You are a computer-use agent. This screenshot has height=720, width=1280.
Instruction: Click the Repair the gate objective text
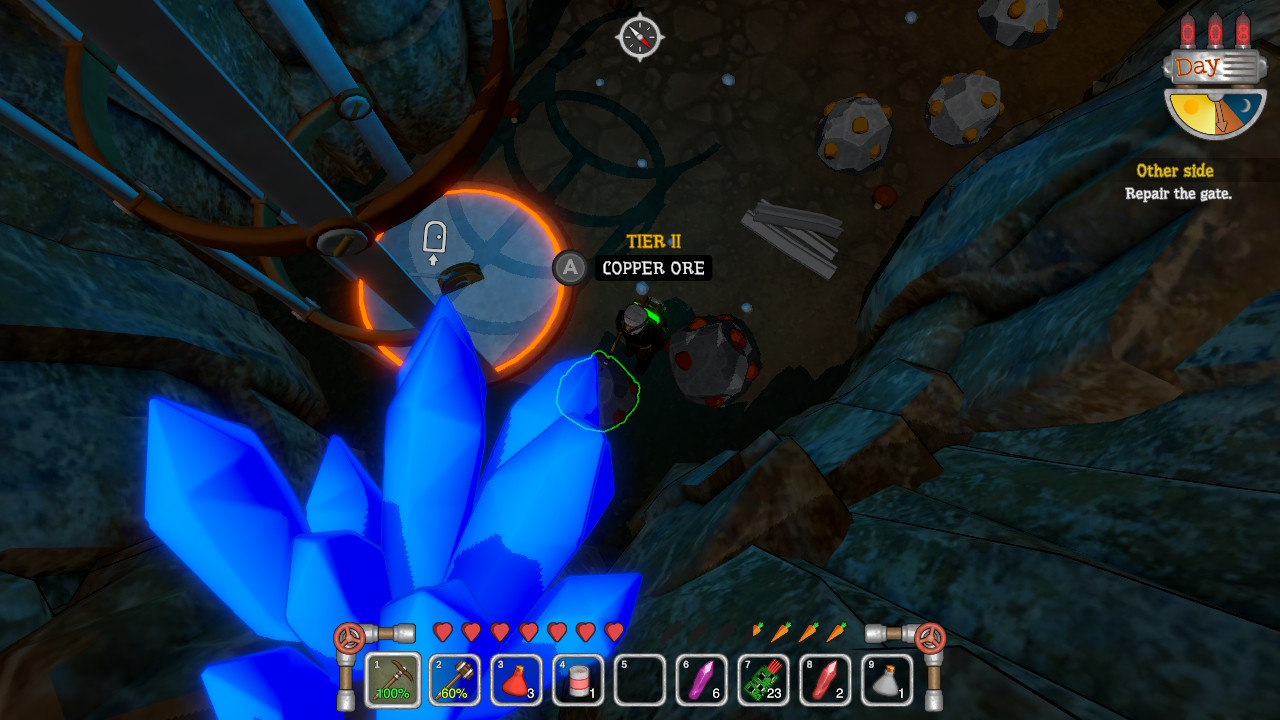click(x=1180, y=191)
